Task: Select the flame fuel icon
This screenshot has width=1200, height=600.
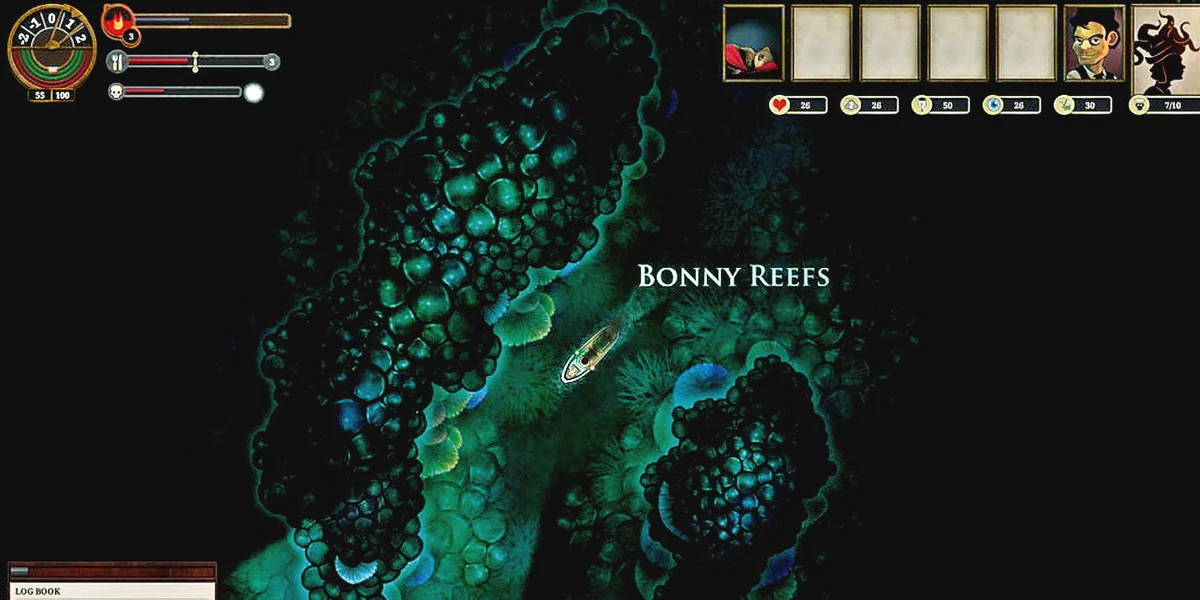Action: [118, 21]
